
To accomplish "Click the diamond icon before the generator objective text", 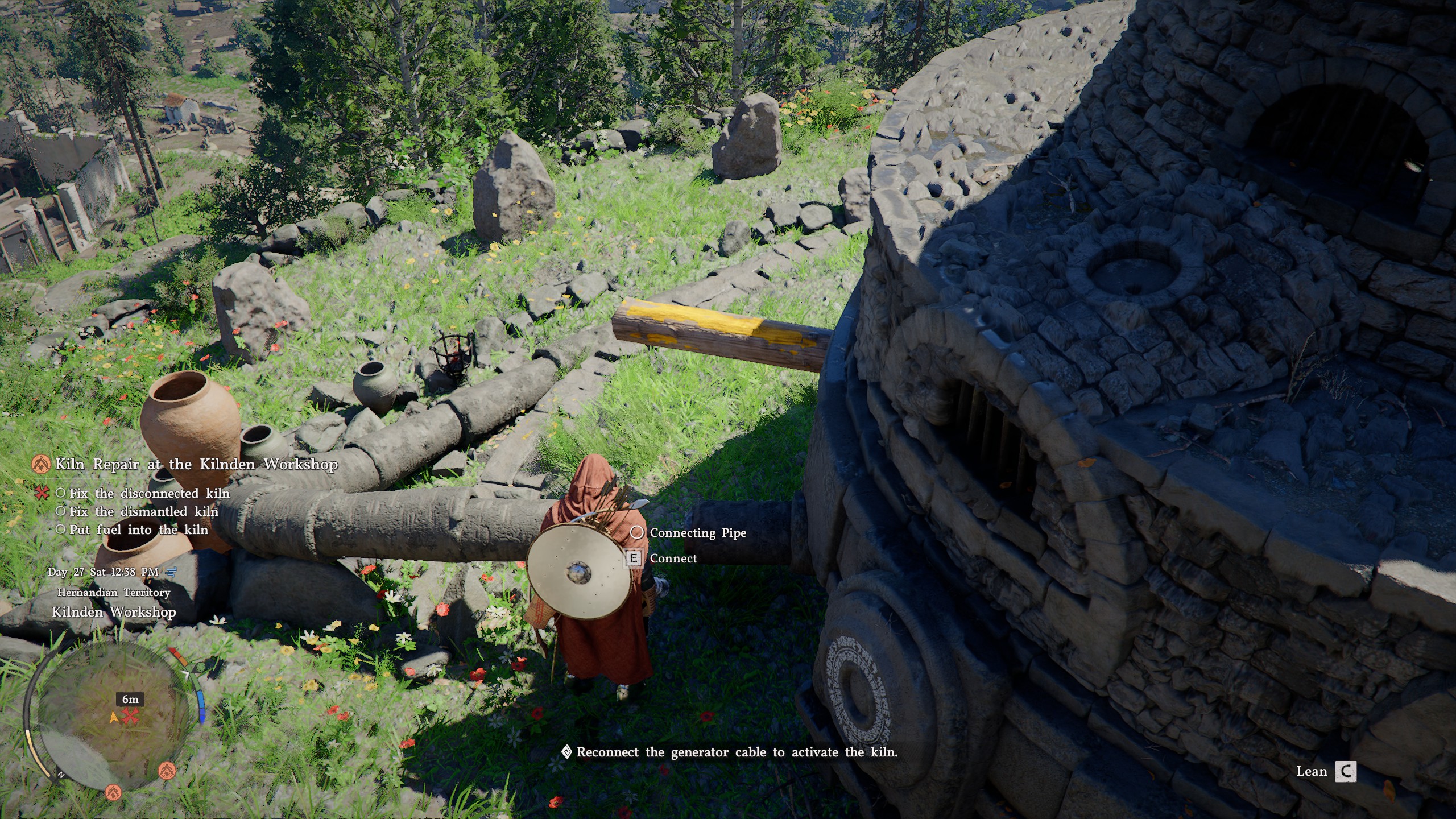I will click(x=565, y=752).
